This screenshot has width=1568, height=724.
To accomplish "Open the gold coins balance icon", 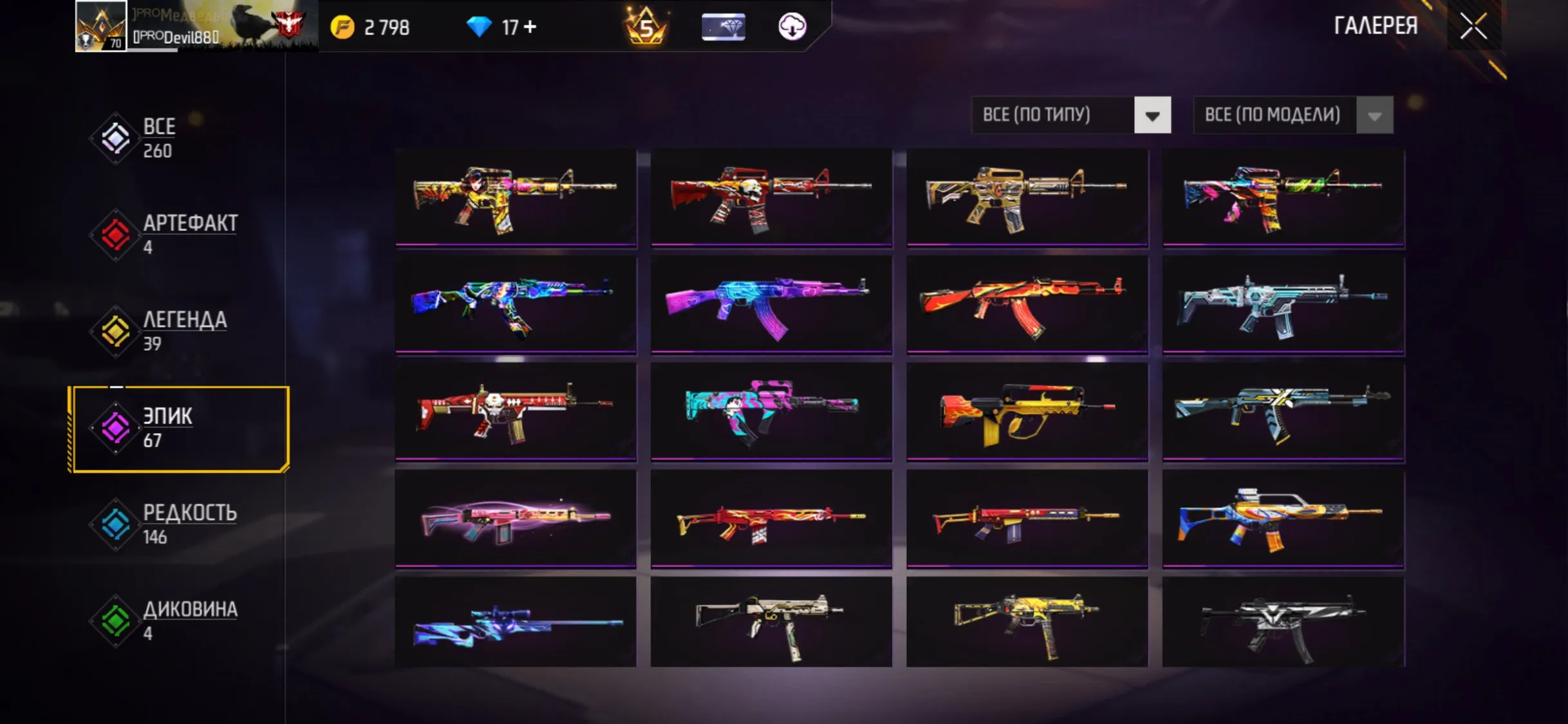I will [343, 27].
